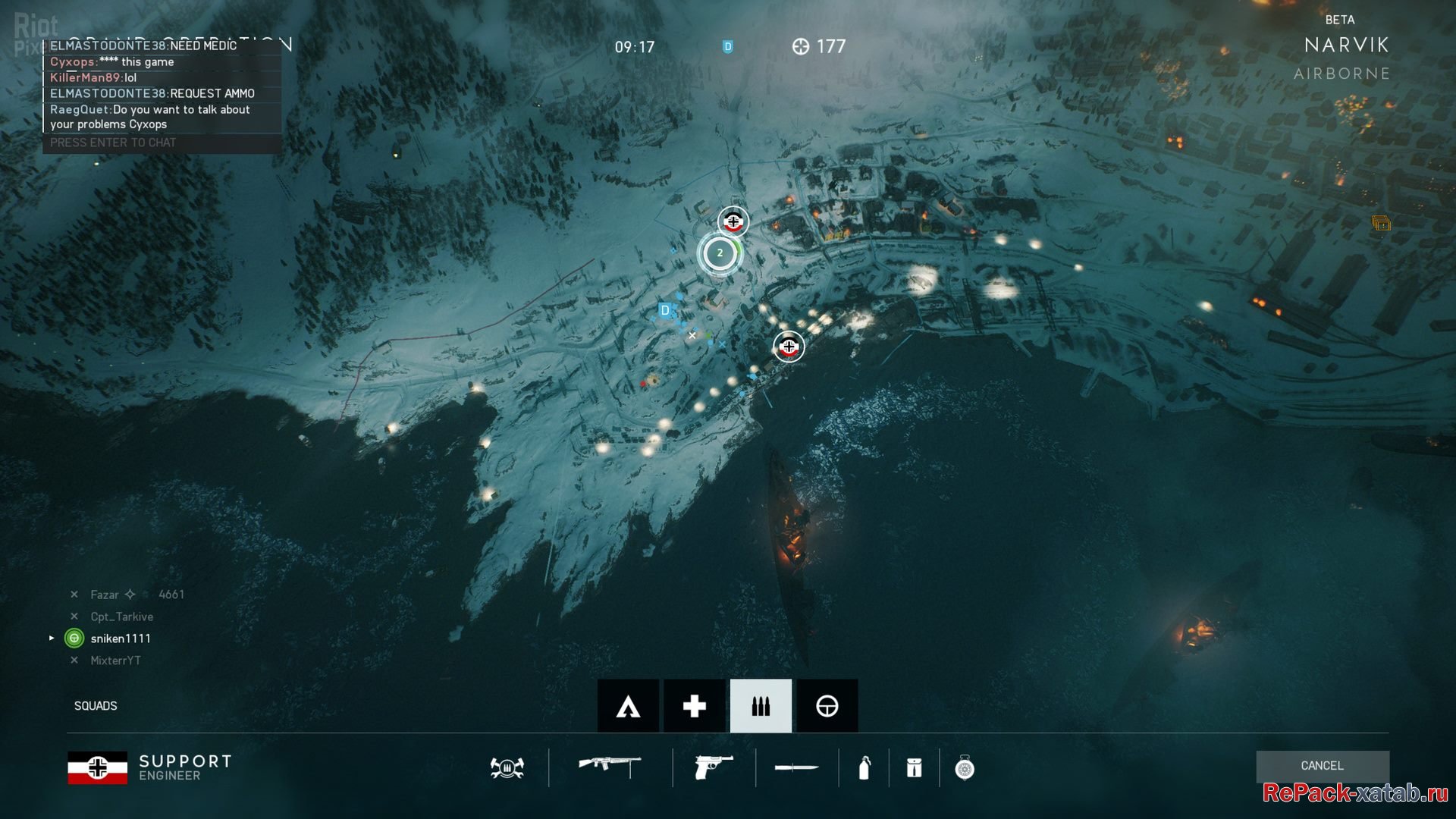Open the combat knife melee slot
This screenshot has height=819, width=1456.
point(796,768)
